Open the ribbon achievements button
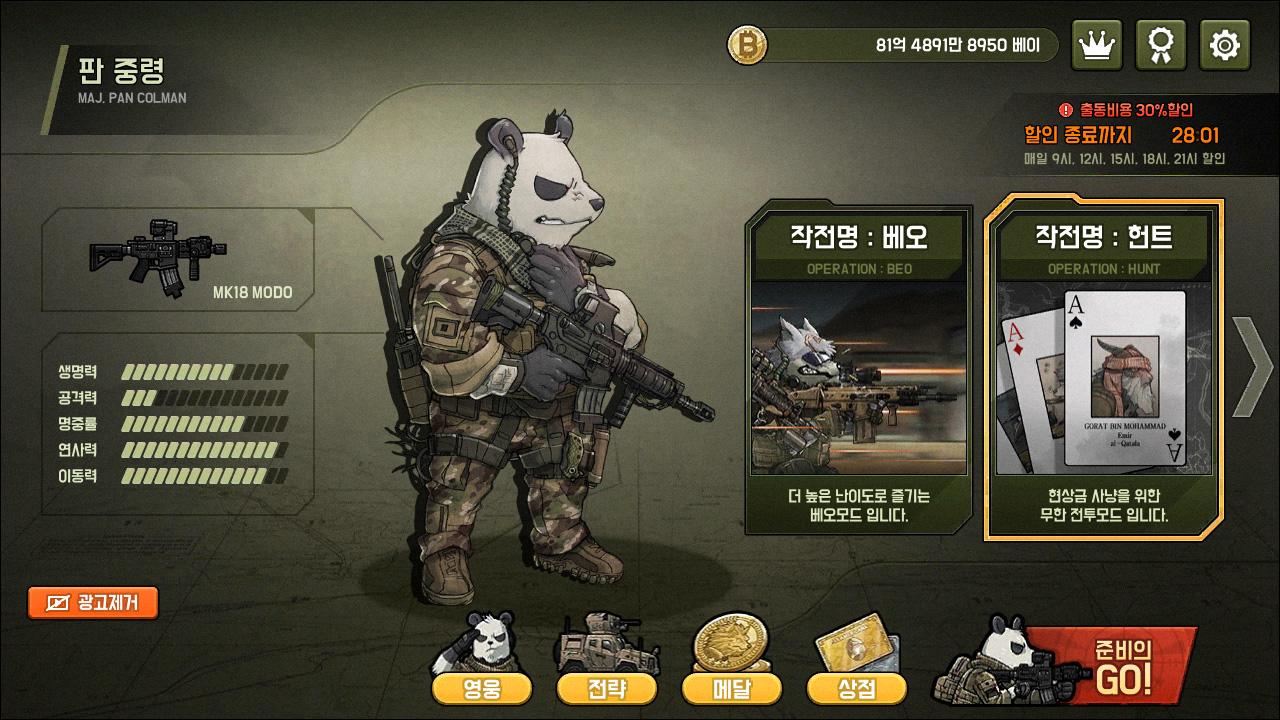Screen dimensions: 1280x720 click(x=1161, y=45)
